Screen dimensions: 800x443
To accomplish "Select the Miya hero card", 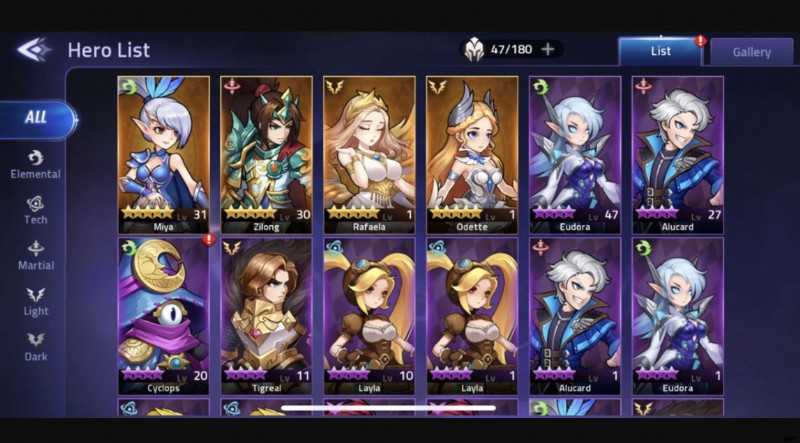I will [x=163, y=153].
